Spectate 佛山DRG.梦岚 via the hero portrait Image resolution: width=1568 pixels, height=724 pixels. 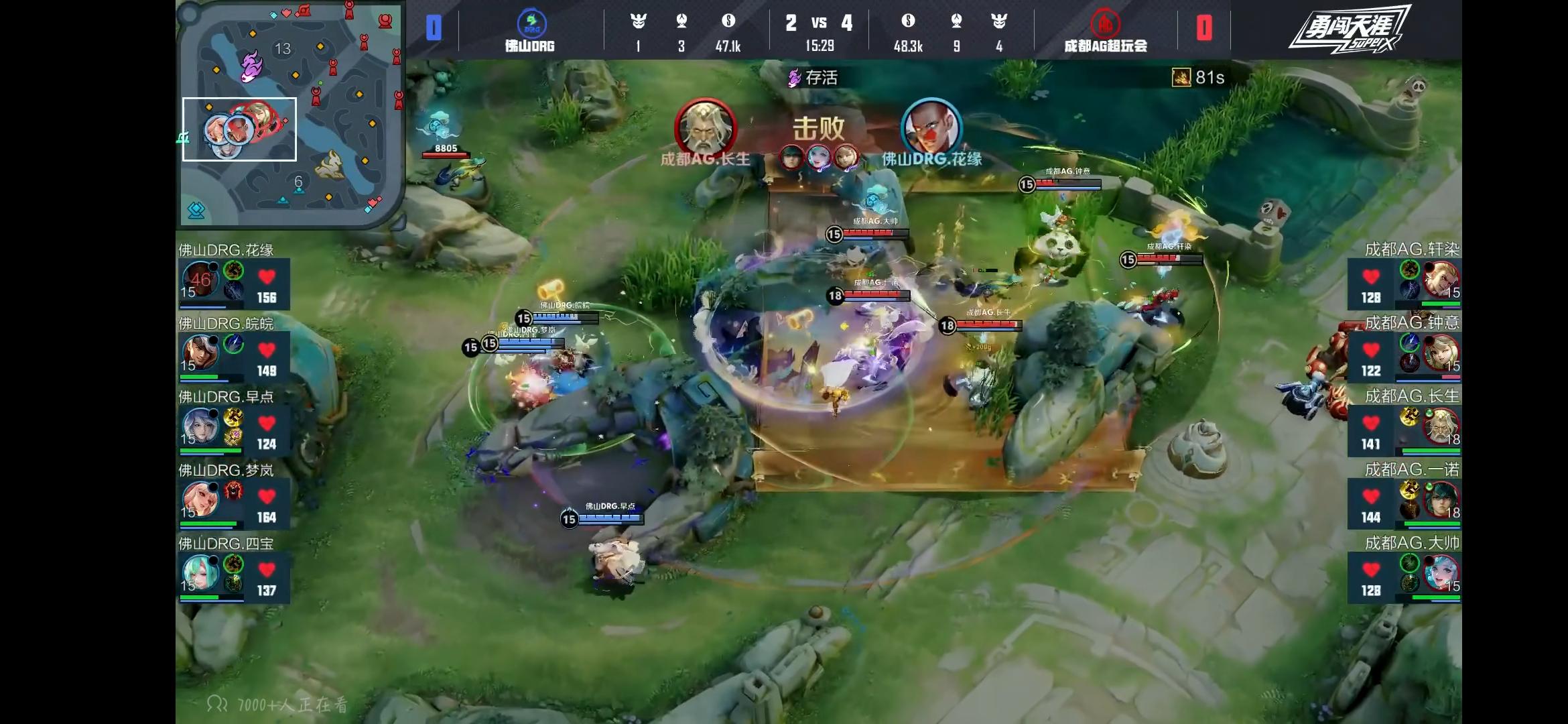point(200,499)
